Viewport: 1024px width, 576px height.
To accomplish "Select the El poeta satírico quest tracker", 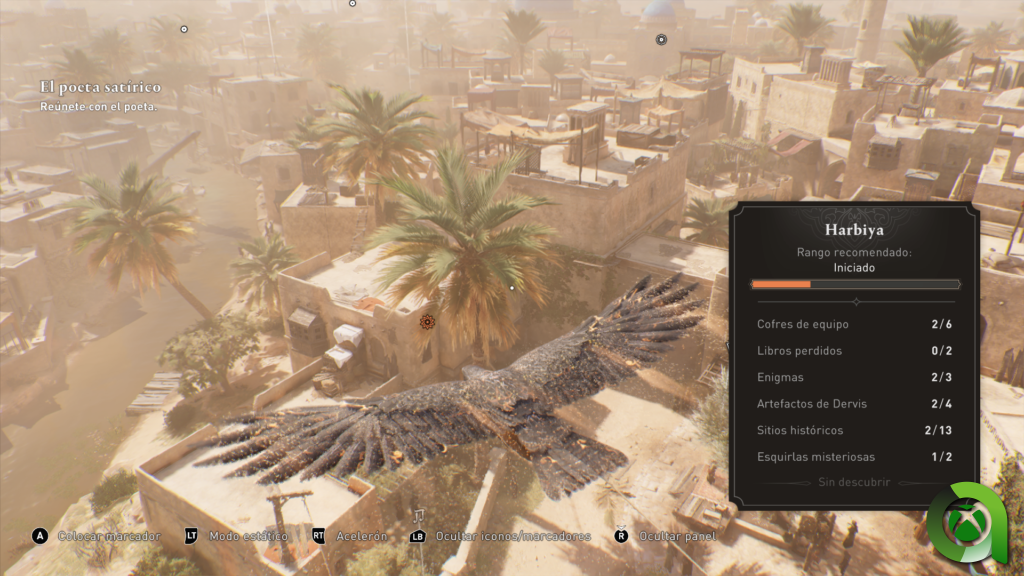I will tap(98, 88).
